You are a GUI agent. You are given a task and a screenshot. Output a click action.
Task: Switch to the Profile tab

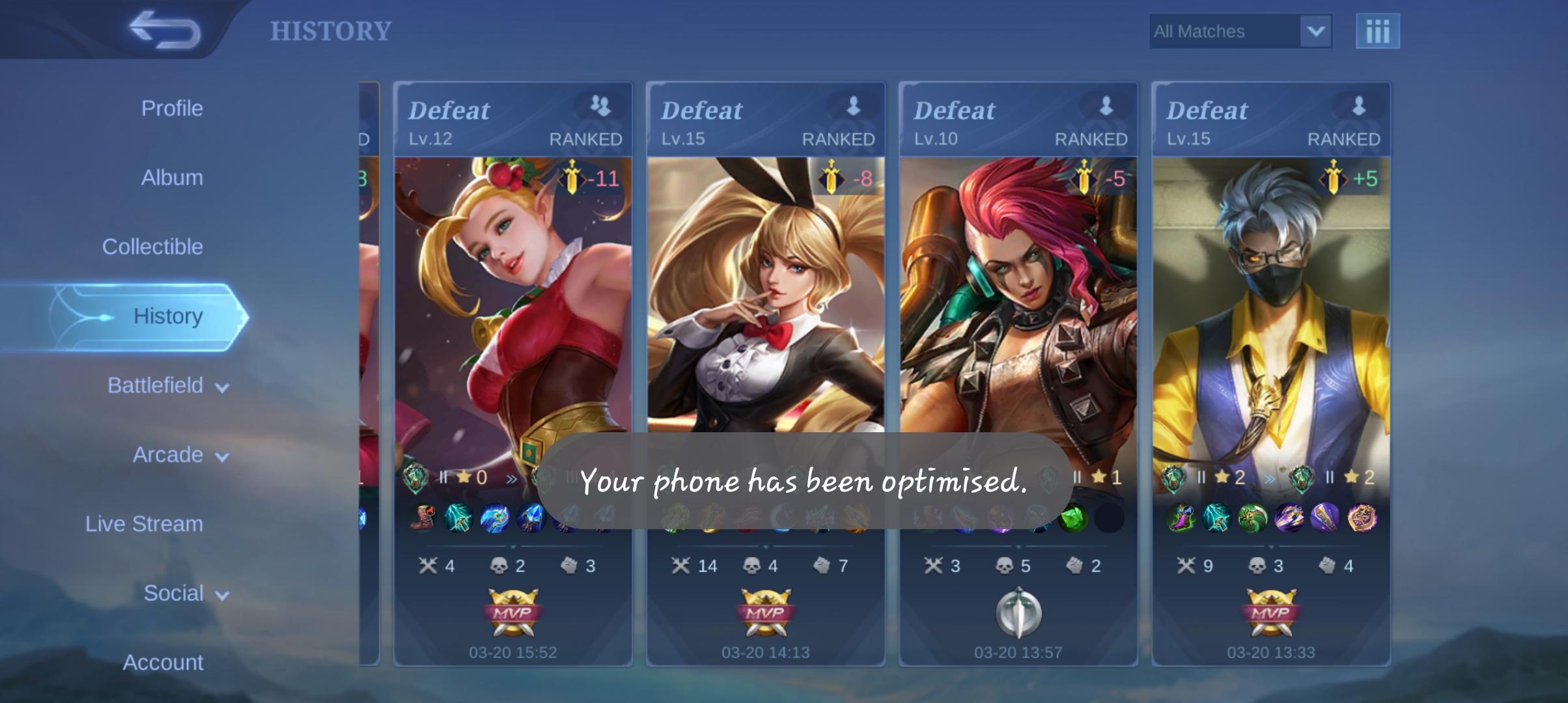[173, 108]
